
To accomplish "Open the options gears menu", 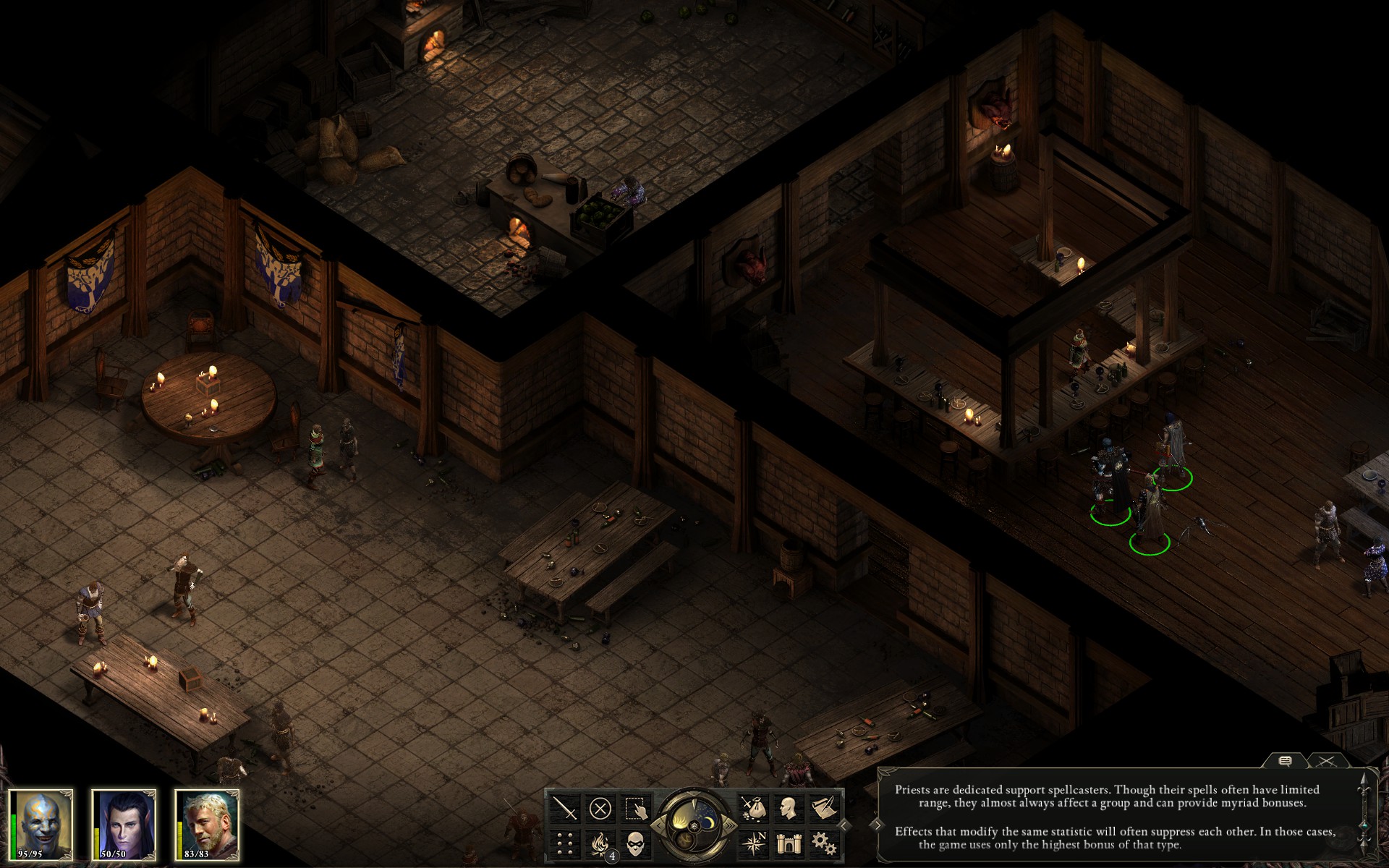I will coord(824,843).
